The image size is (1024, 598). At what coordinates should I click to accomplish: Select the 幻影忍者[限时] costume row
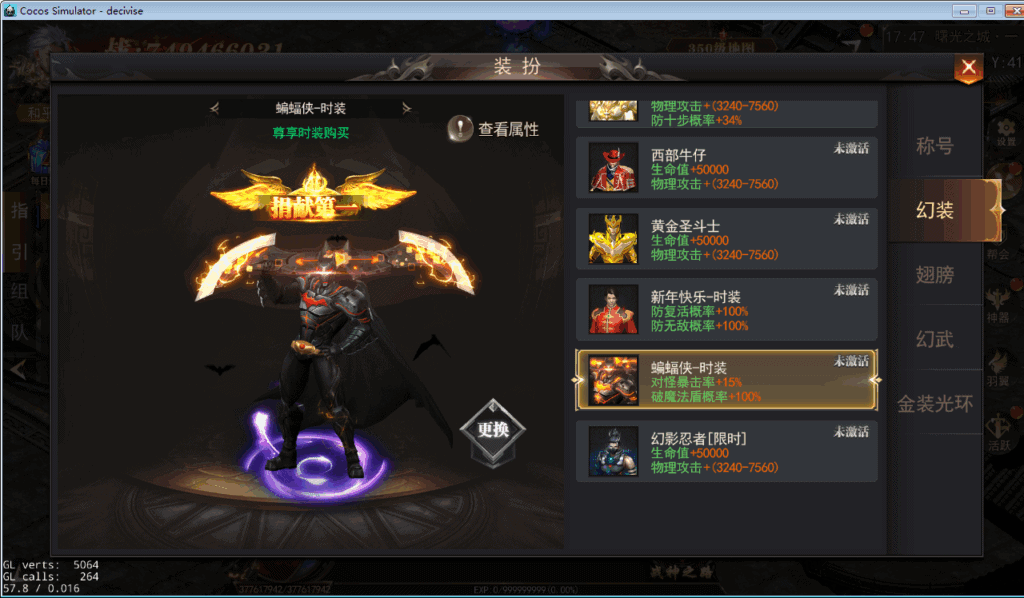point(727,451)
